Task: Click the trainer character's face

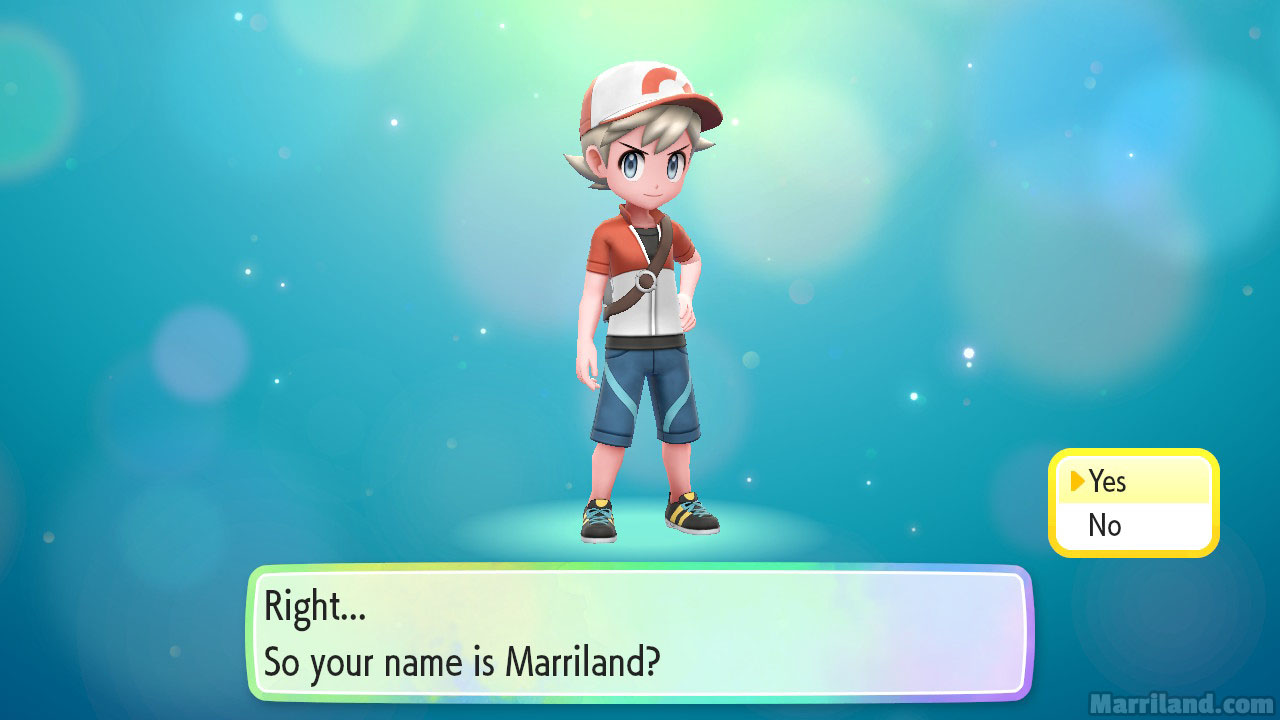Action: tap(650, 175)
